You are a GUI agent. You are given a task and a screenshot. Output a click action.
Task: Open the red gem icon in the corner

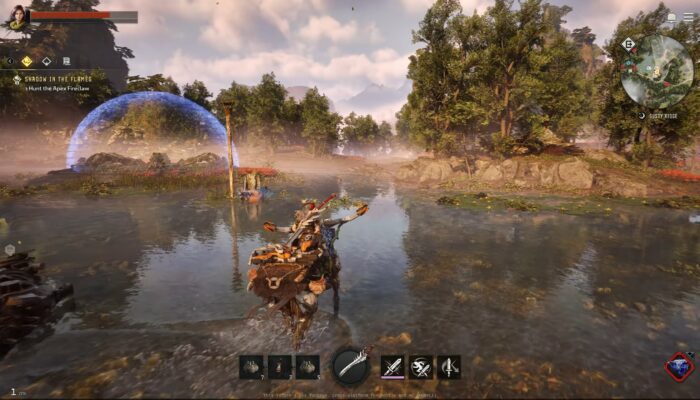tap(679, 367)
